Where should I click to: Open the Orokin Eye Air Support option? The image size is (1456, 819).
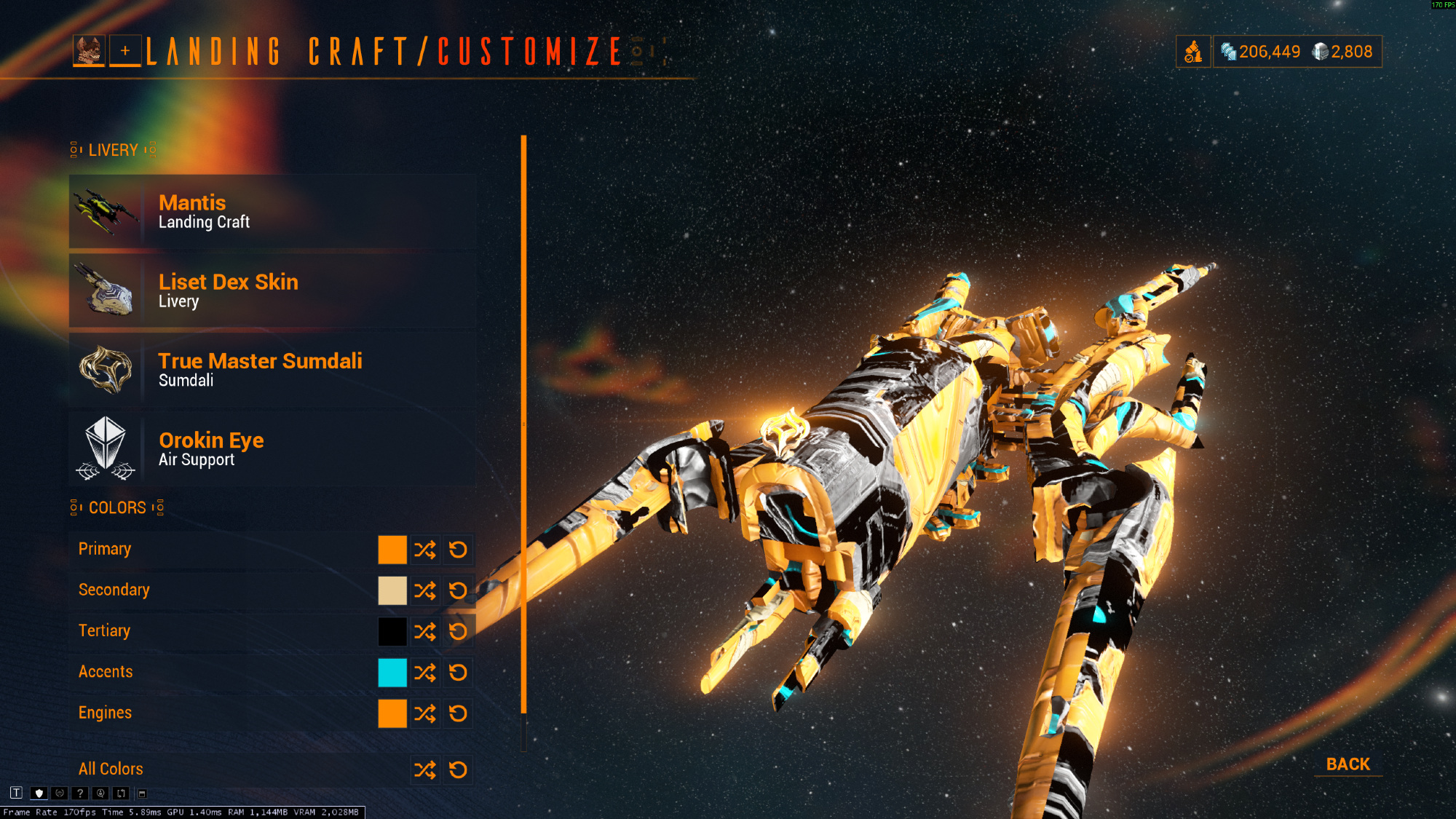(x=272, y=449)
